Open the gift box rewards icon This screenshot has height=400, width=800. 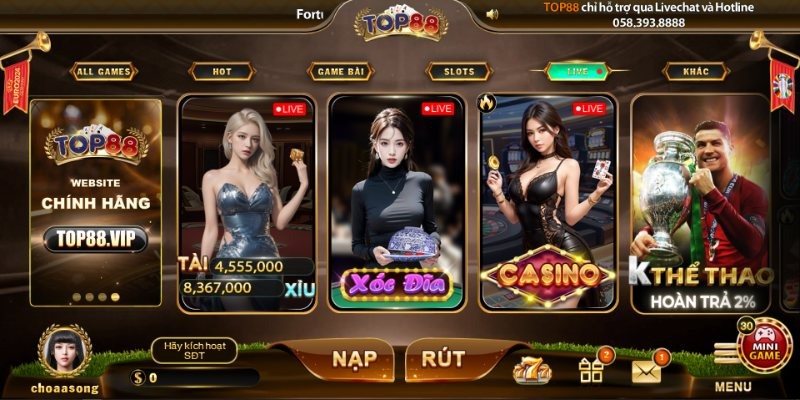pos(591,371)
